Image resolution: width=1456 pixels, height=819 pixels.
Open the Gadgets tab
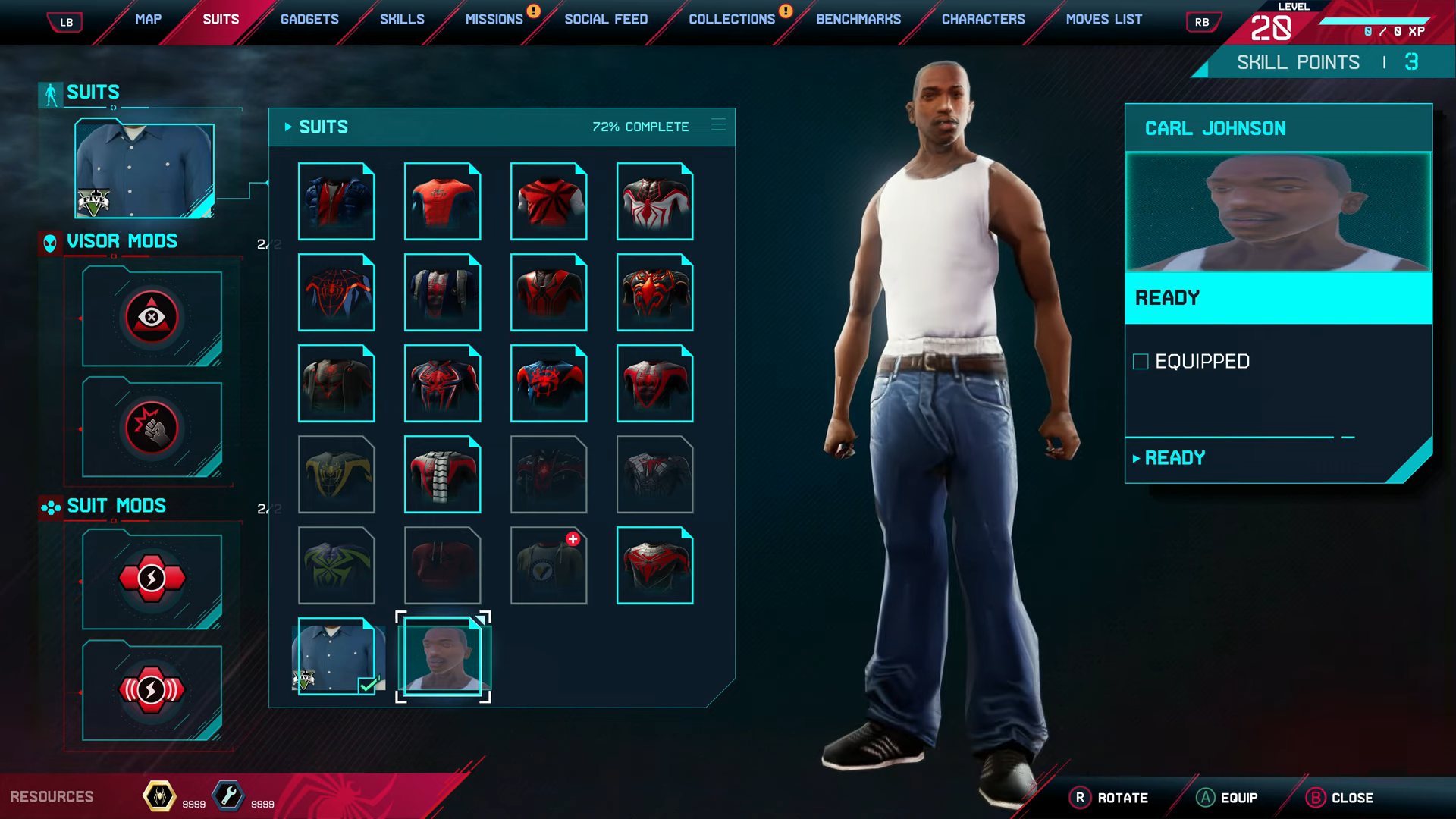309,19
